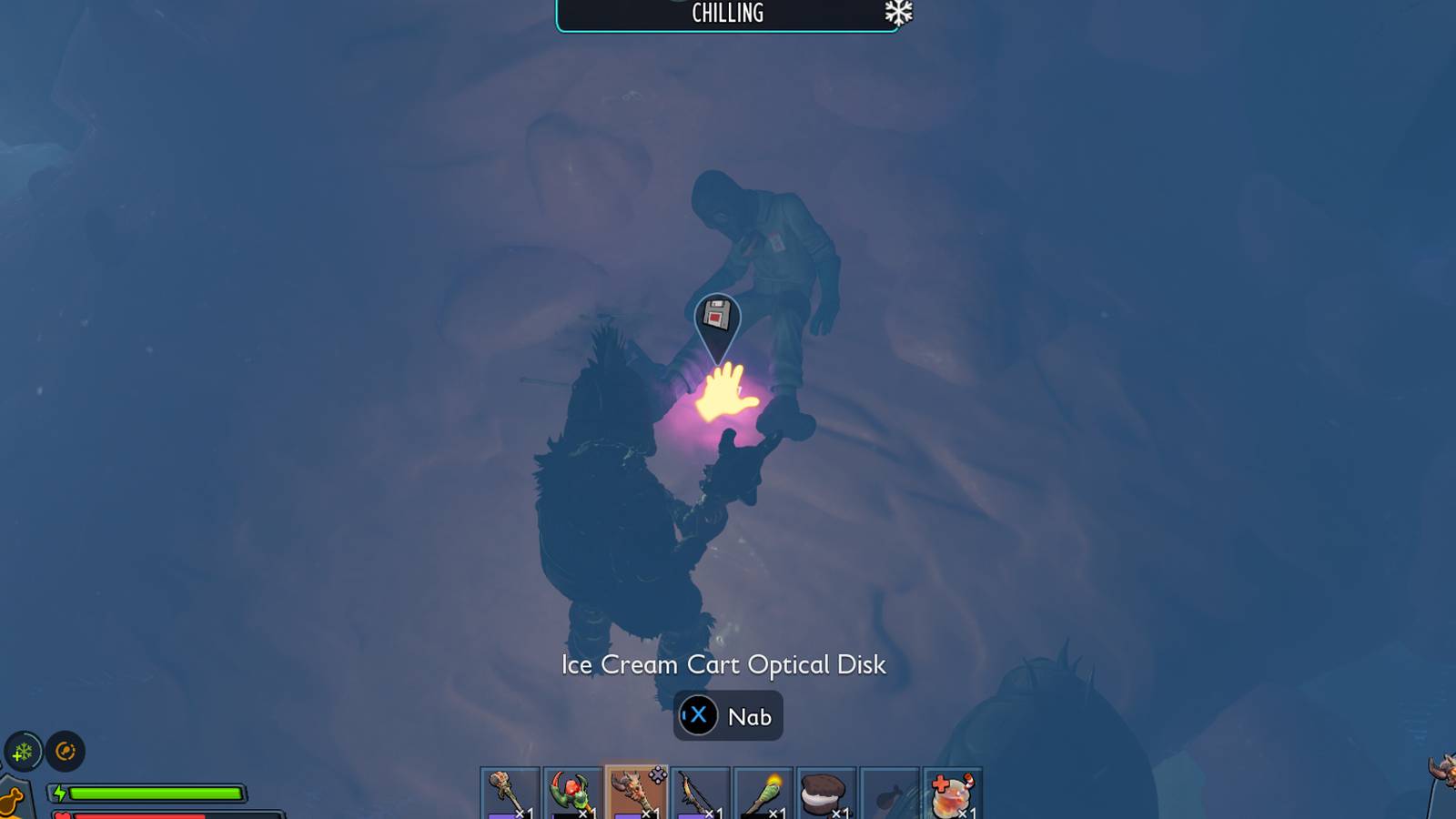Click the green snowflake status effect icon
1456x819 pixels.
pyautogui.click(x=23, y=752)
